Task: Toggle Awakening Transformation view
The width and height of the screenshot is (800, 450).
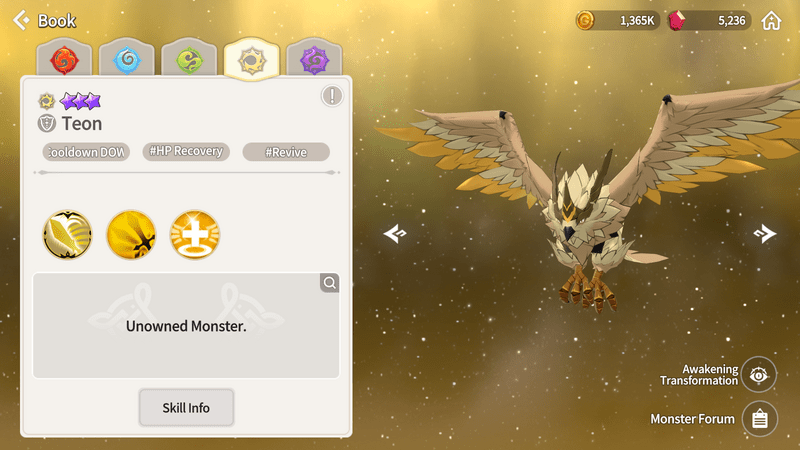Action: click(759, 375)
